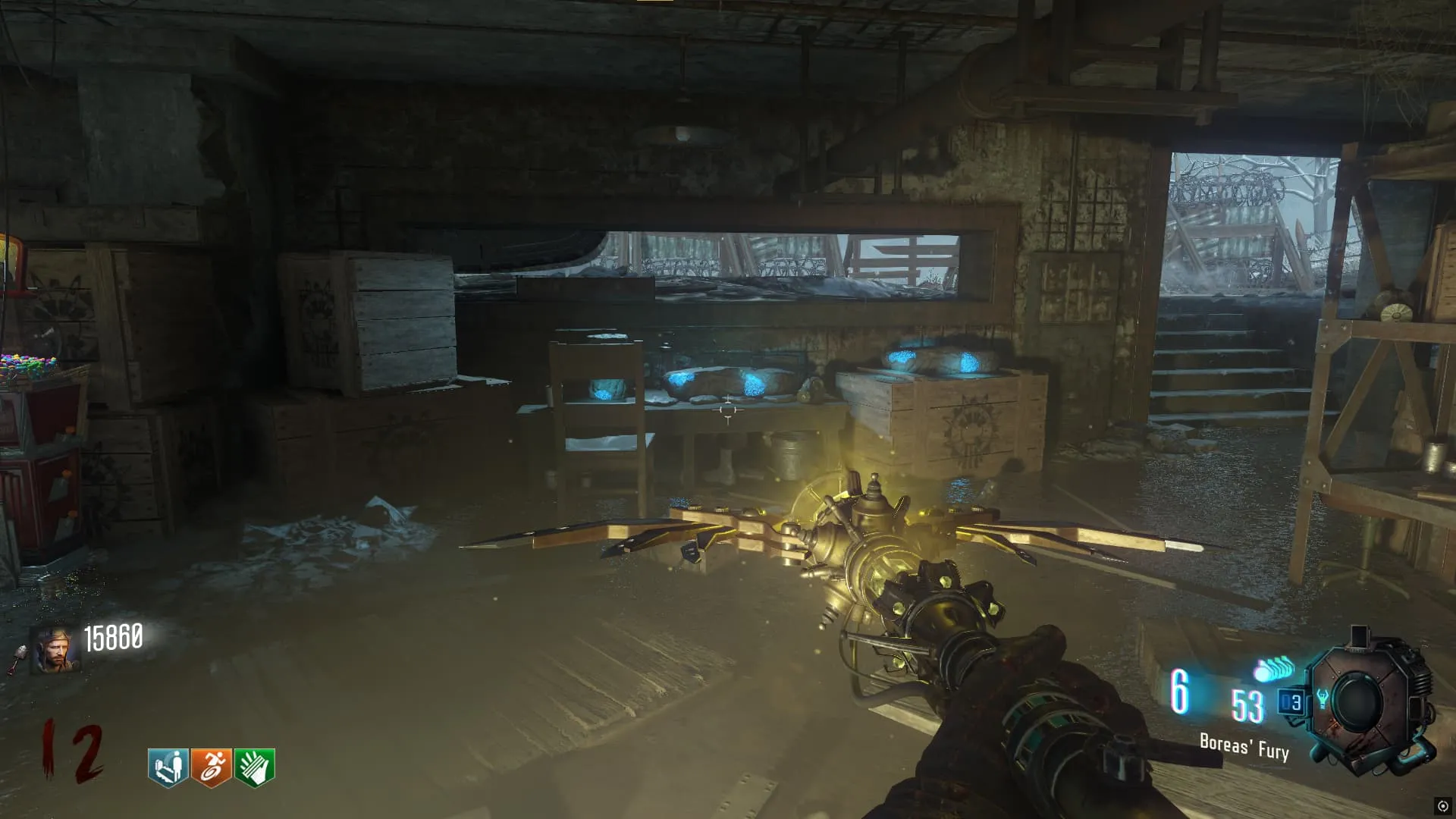Click the player character portrait

[x=55, y=650]
